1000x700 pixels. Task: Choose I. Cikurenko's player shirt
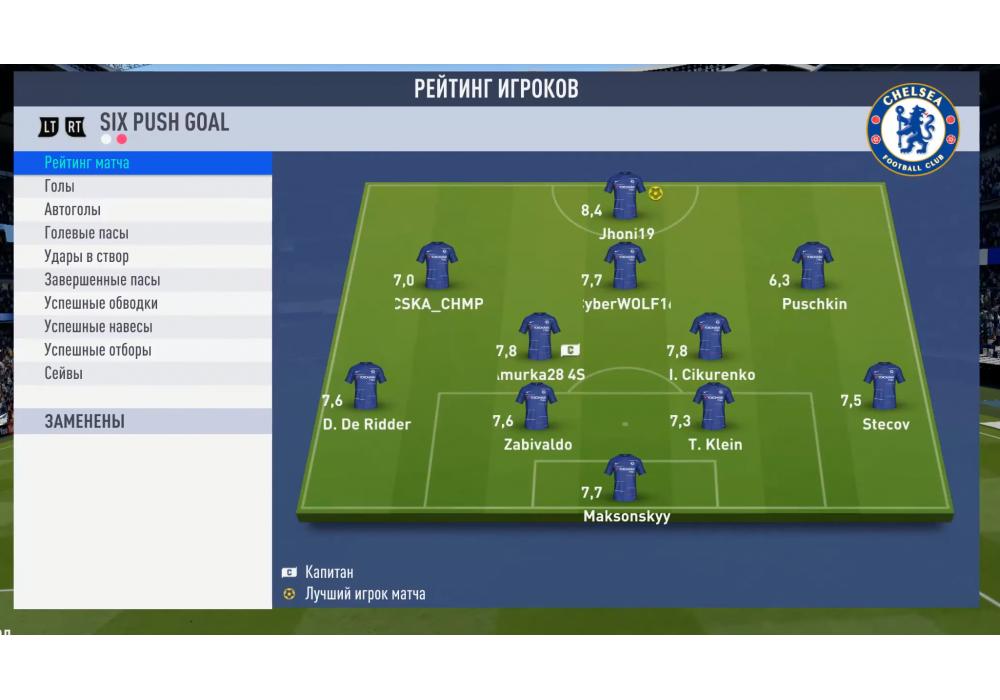pyautogui.click(x=710, y=337)
